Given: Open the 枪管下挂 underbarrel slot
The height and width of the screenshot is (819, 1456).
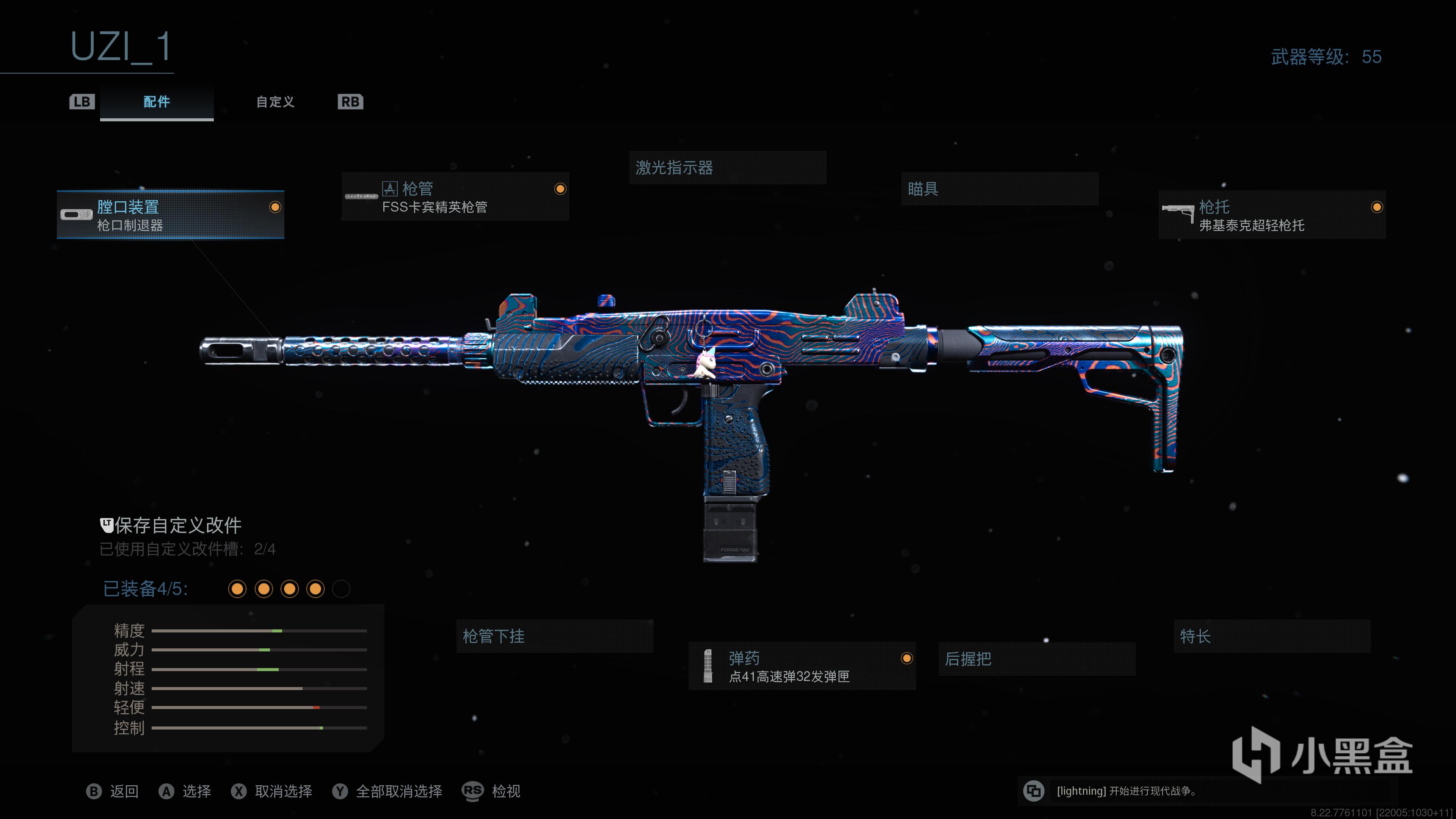Looking at the screenshot, I should point(554,637).
